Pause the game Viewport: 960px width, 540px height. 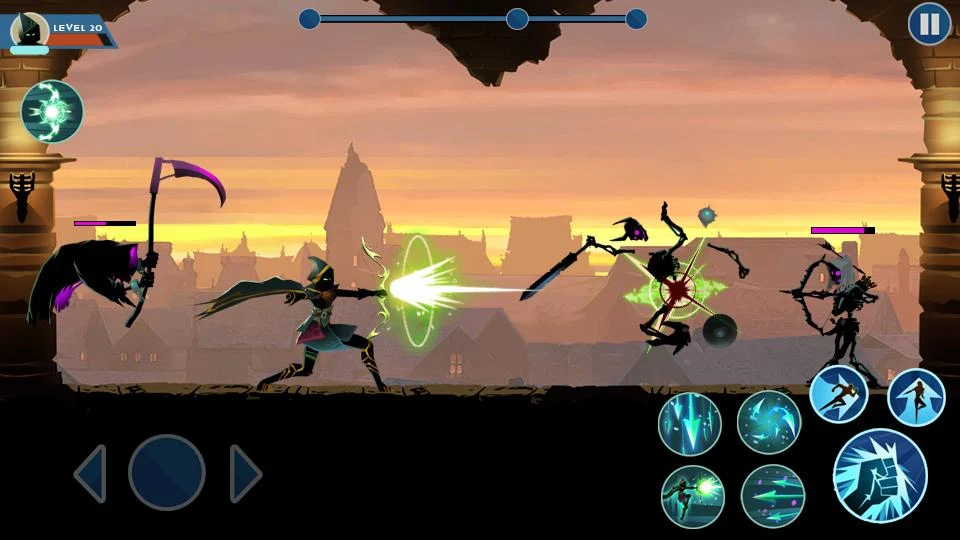[x=929, y=24]
